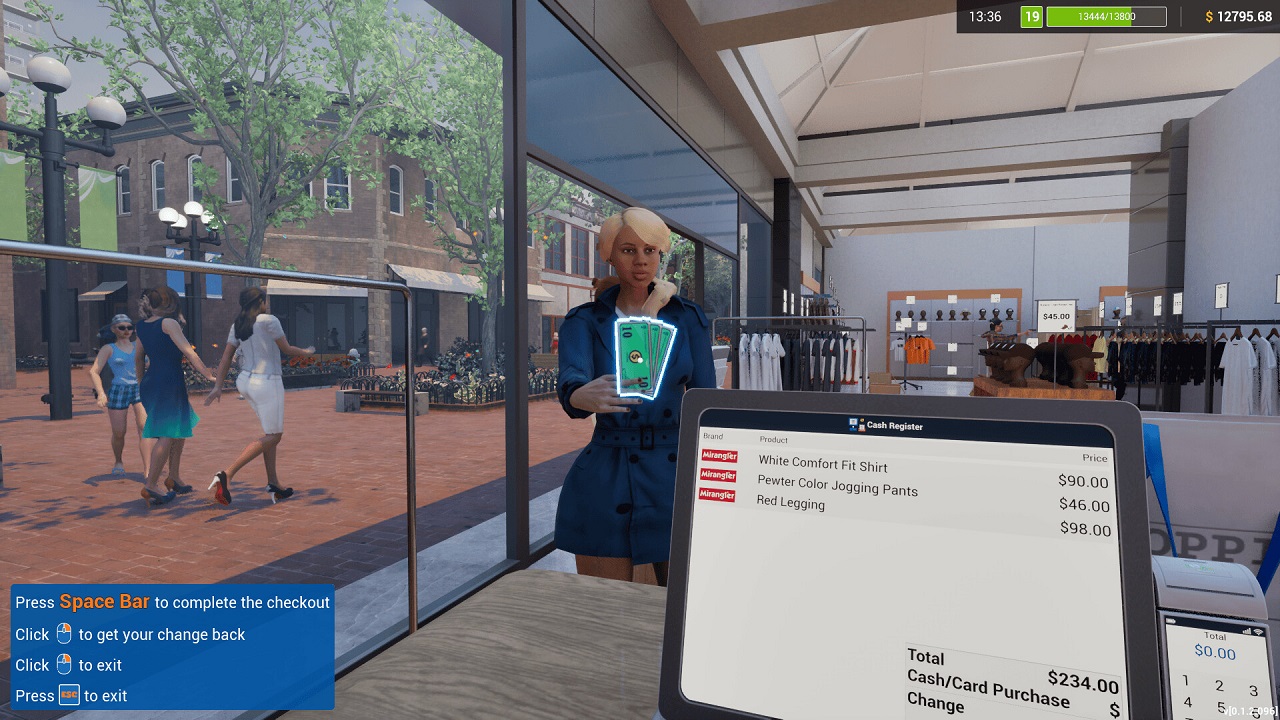Click the Esc key icon in the exit prompt
The image size is (1280, 720).
70,695
